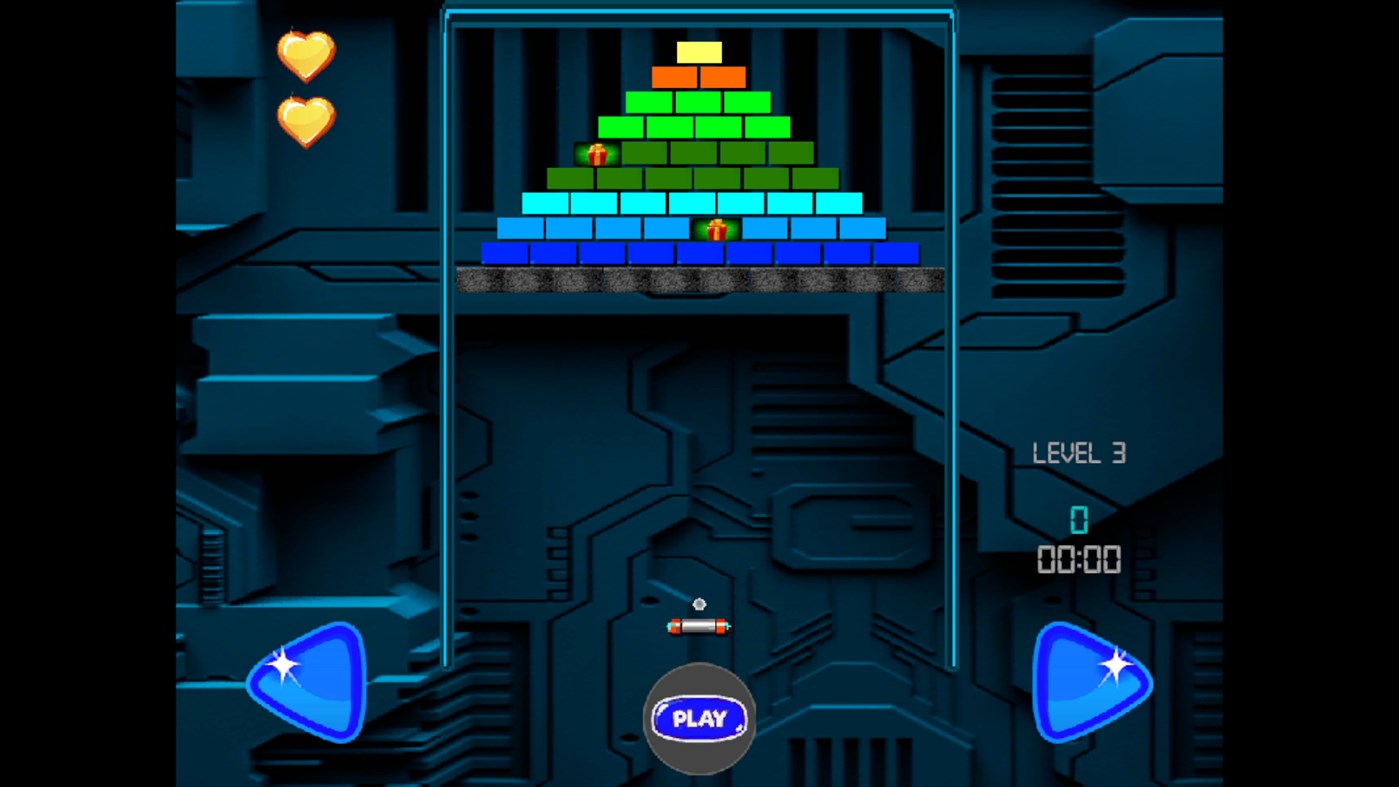Click the yellow brick at the pyramid top
Viewport: 1399px width, 787px height.
[x=699, y=50]
